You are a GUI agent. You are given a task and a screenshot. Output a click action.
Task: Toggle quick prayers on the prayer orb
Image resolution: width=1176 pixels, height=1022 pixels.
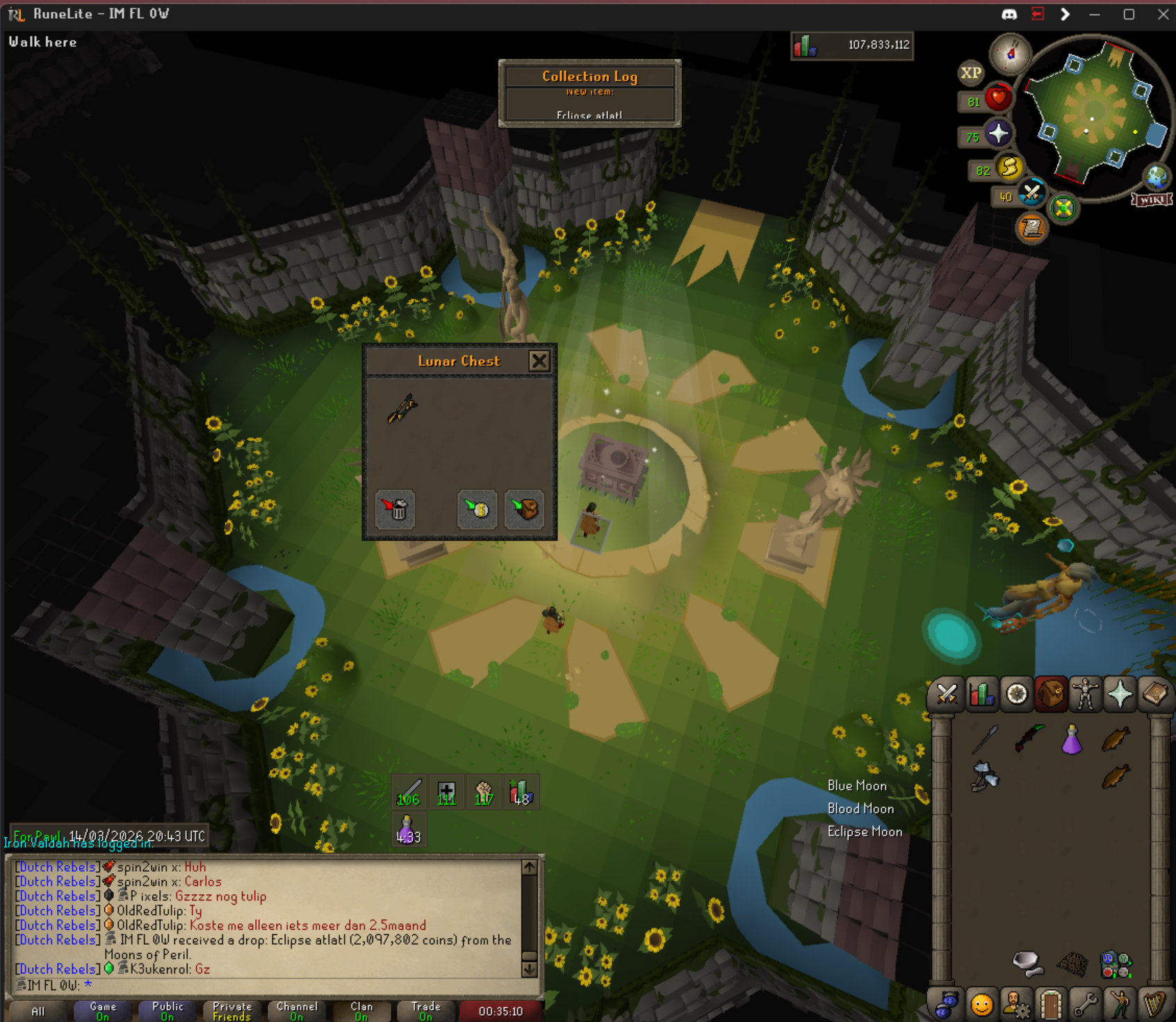[998, 133]
